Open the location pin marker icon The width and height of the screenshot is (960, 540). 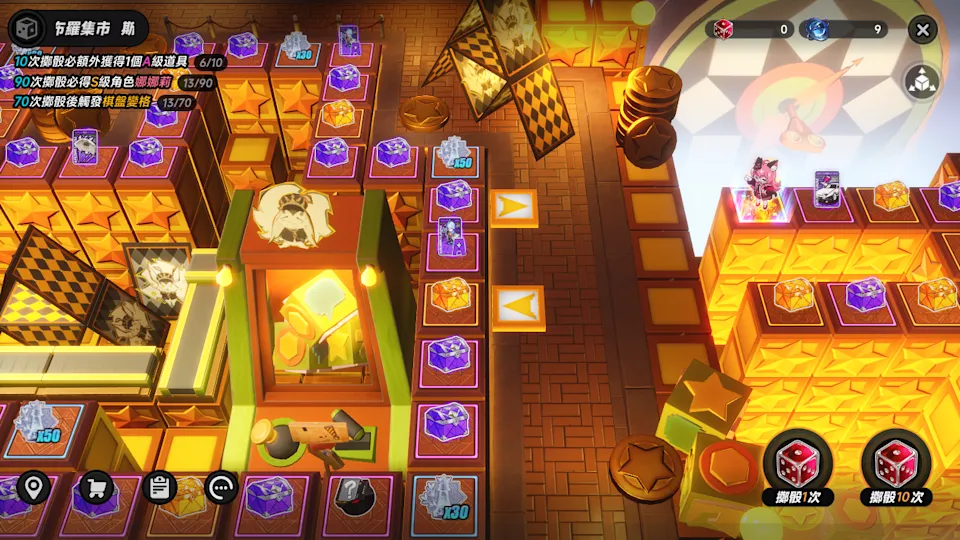tap(34, 487)
